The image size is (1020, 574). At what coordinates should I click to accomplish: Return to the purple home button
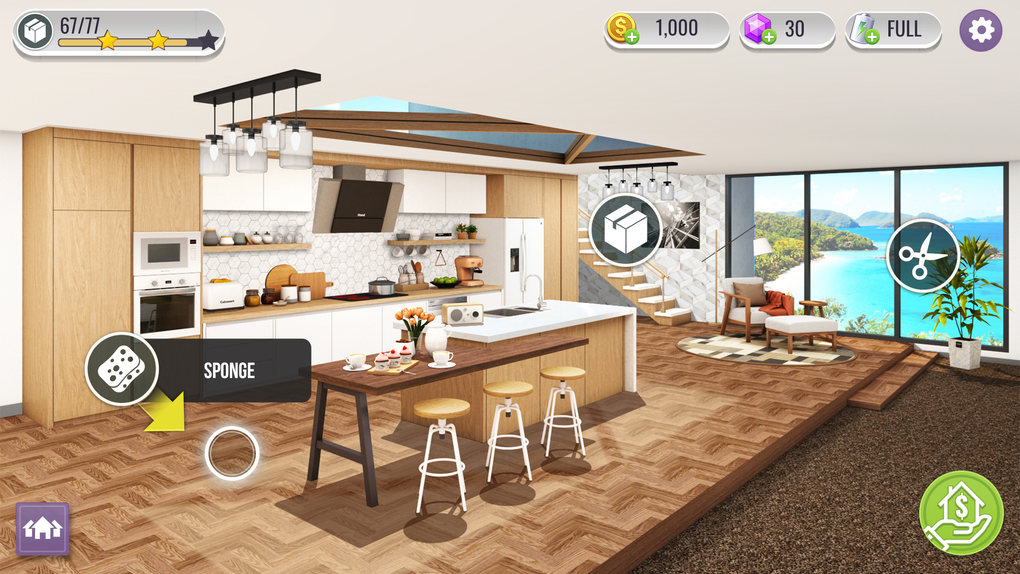point(43,528)
